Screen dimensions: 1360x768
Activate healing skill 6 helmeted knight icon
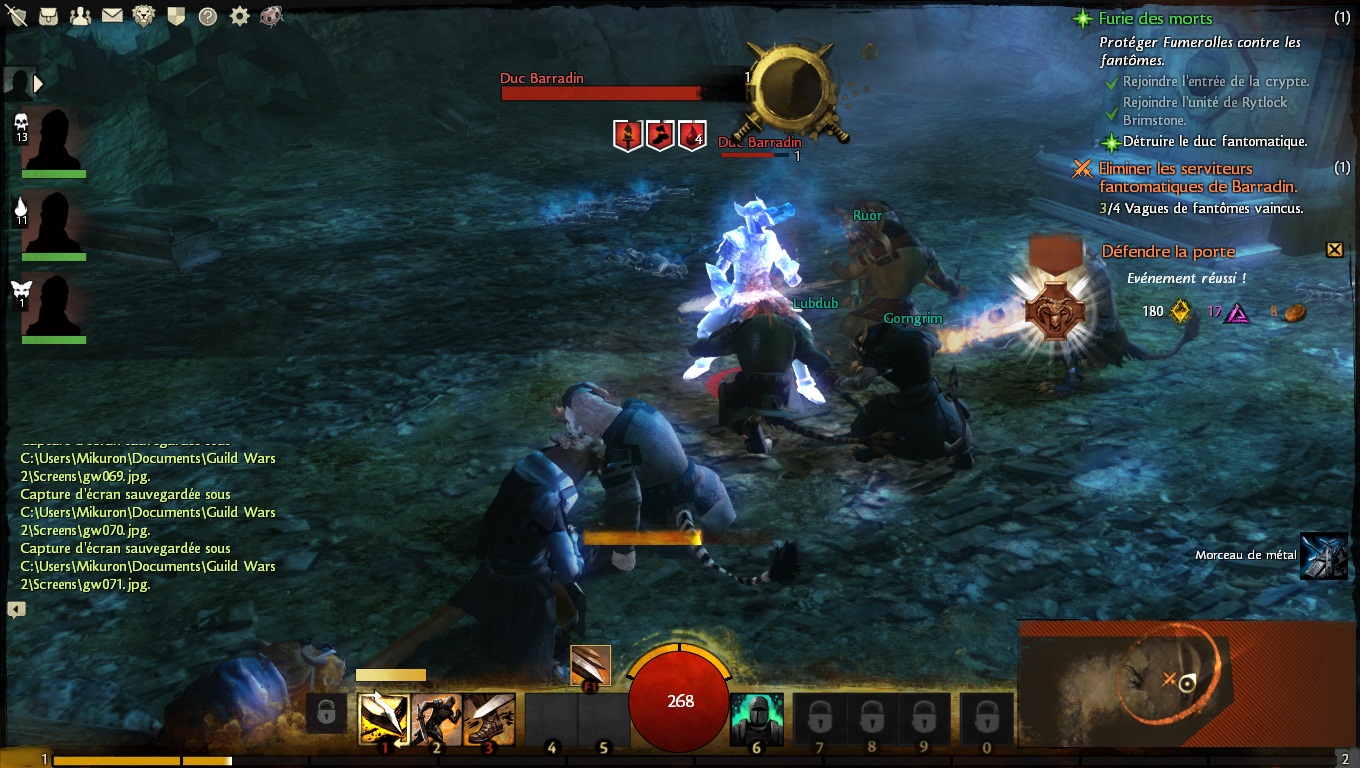(755, 719)
